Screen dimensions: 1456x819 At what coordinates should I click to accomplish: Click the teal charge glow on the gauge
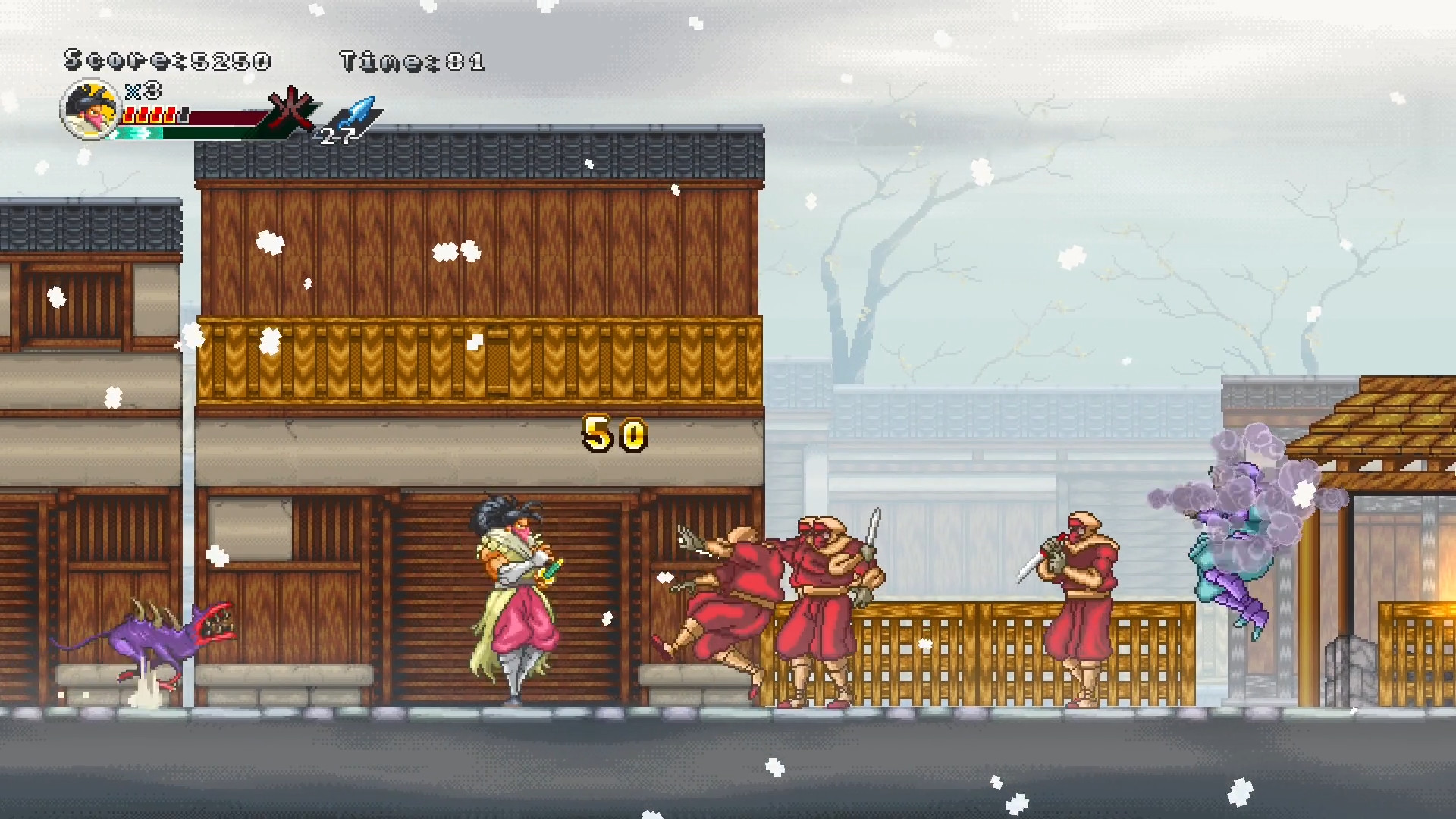coord(135,132)
